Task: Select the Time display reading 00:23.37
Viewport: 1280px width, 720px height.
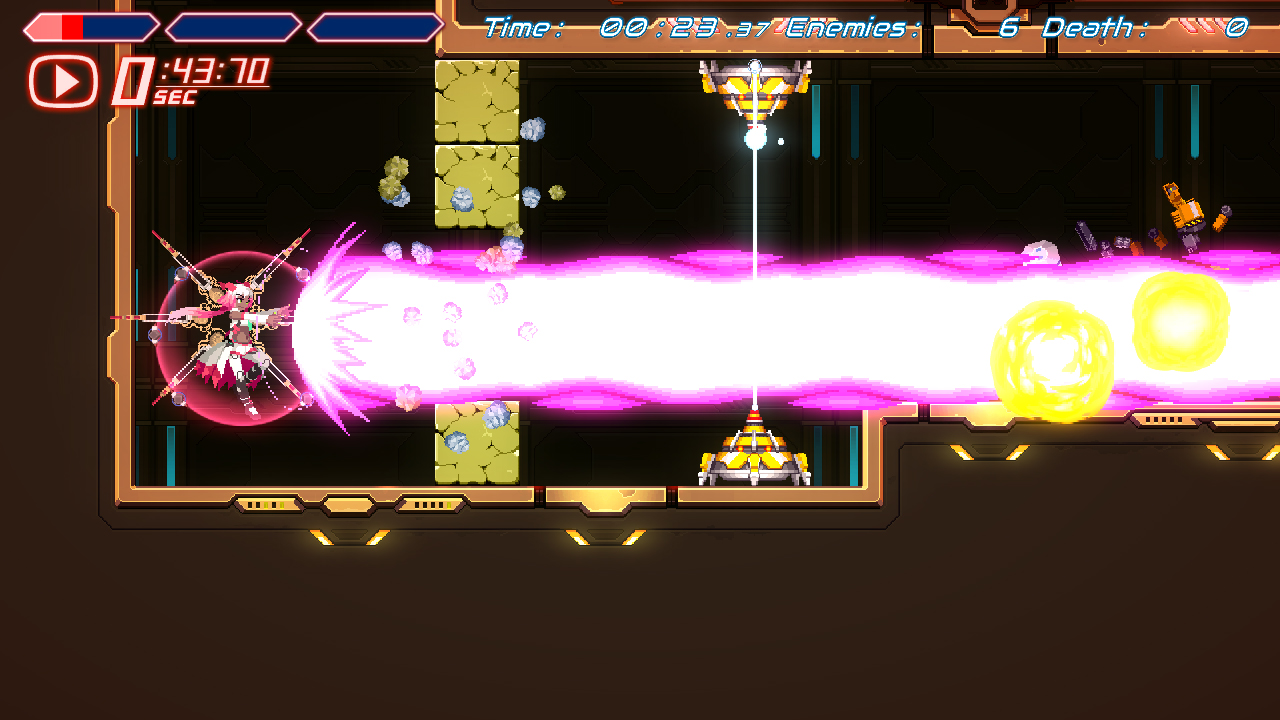Action: (x=630, y=28)
